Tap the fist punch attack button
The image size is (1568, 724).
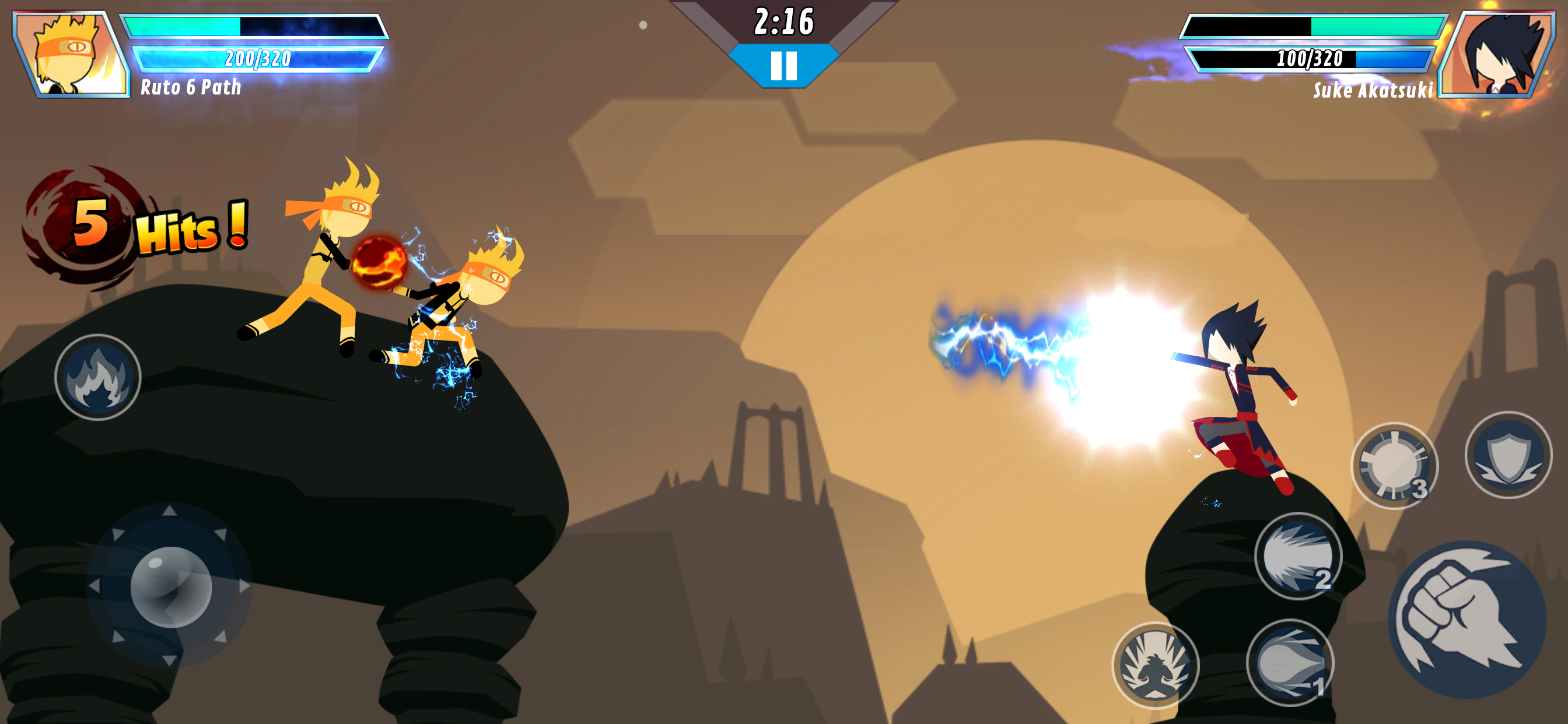1467,619
